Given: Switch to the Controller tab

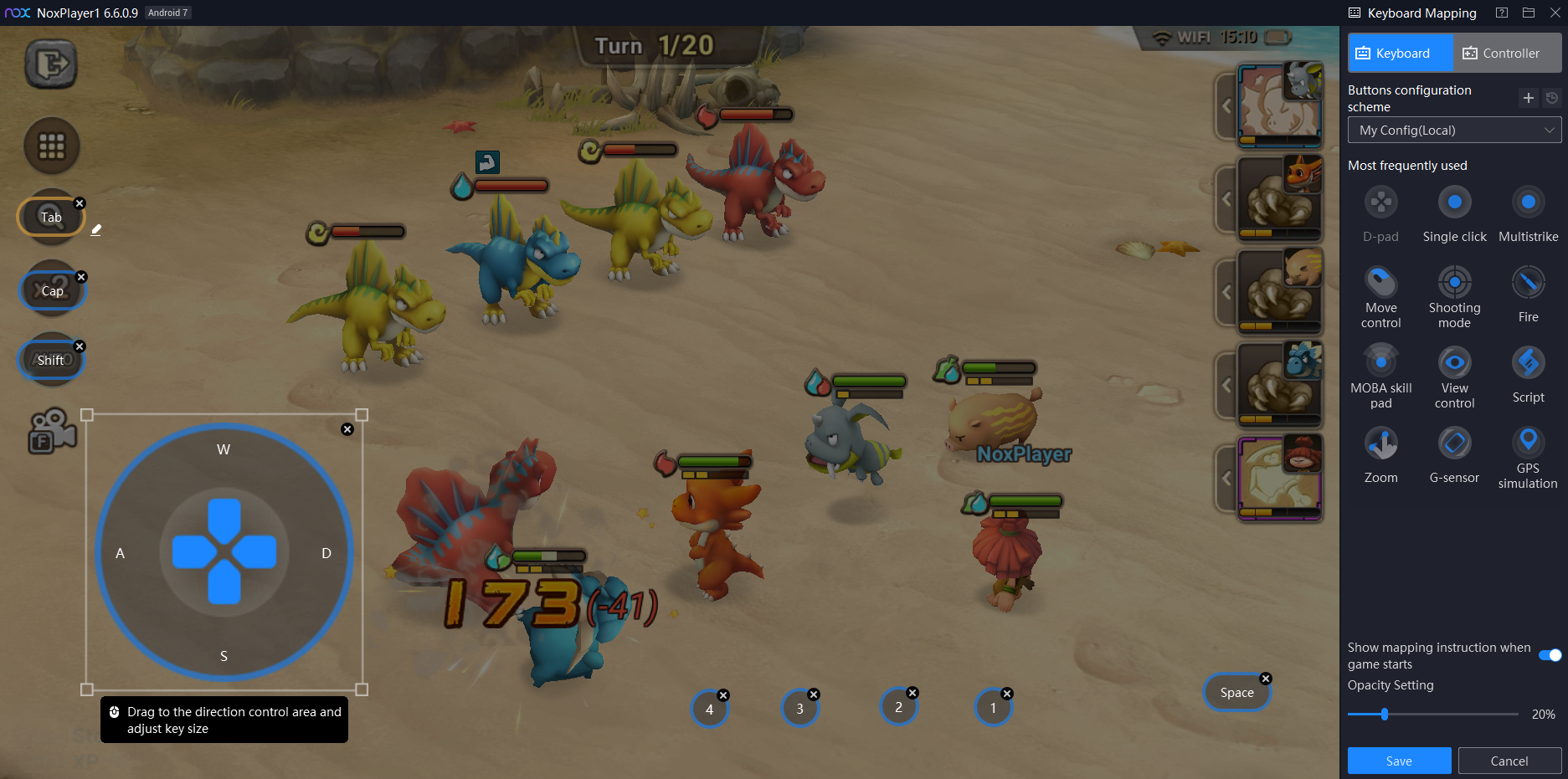Looking at the screenshot, I should 1508,54.
